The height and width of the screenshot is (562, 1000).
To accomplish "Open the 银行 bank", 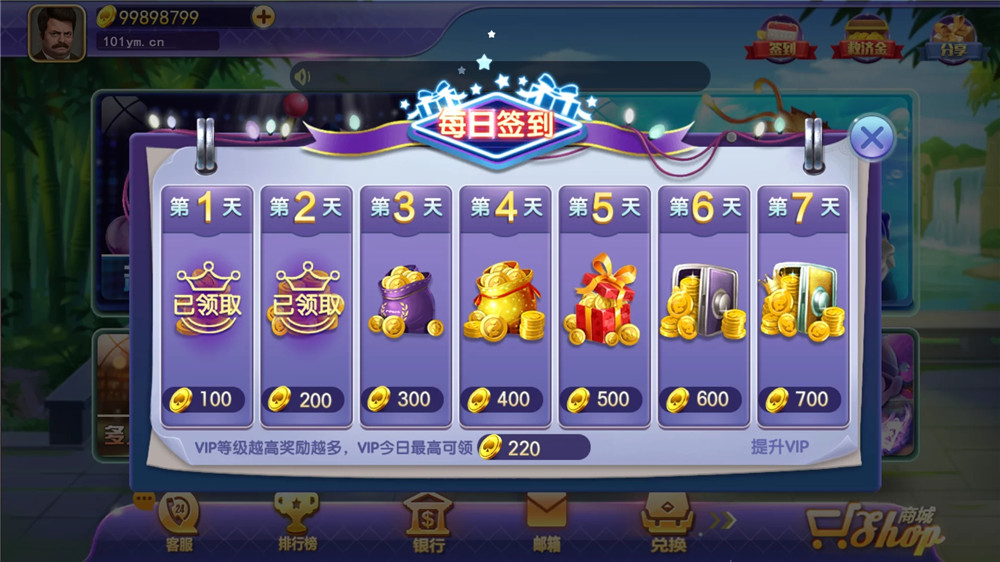I will tap(428, 524).
